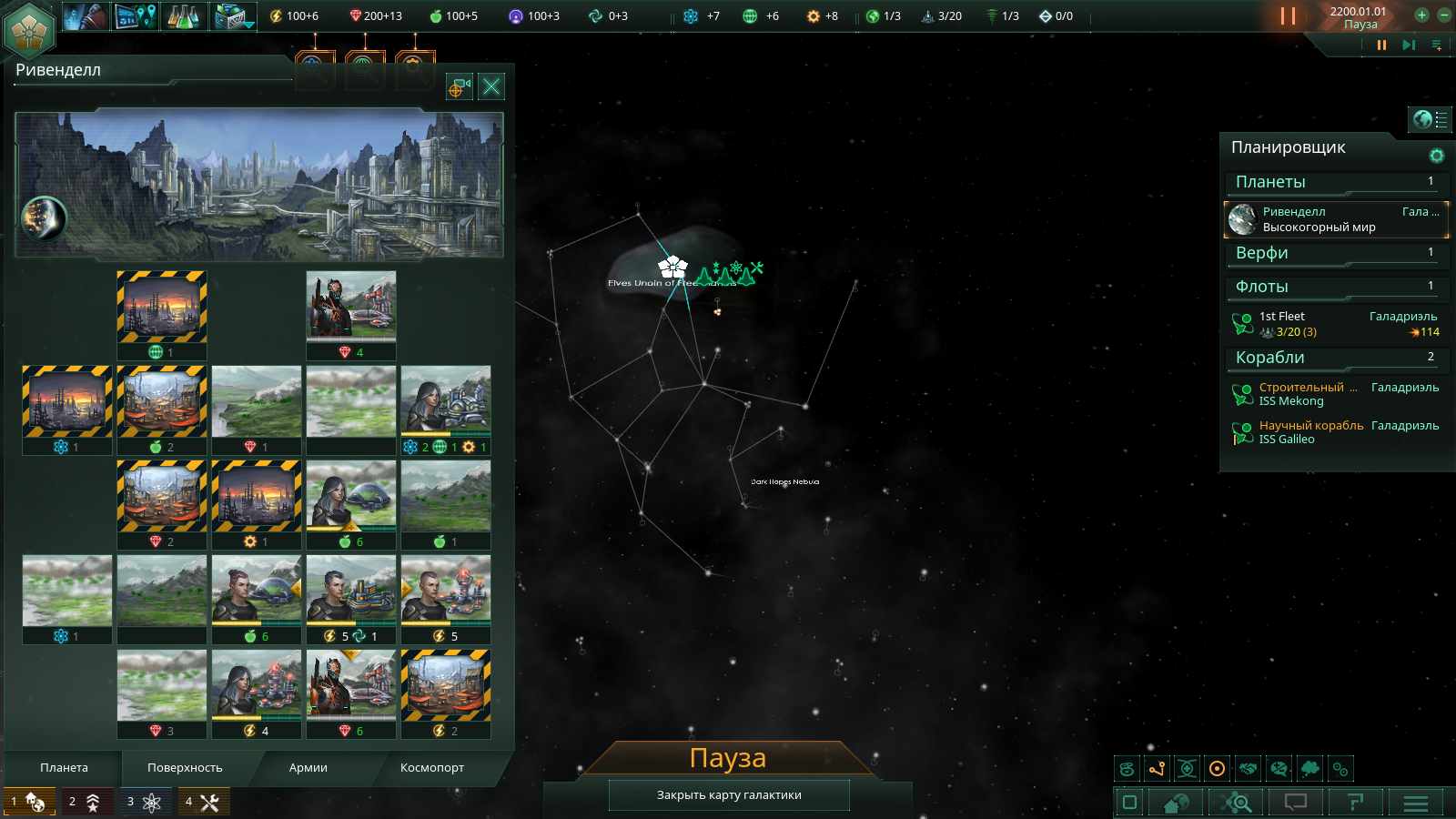Screen dimensions: 1456x819
Task: Select 1st Fleet in the outliner
Action: [x=1335, y=324]
